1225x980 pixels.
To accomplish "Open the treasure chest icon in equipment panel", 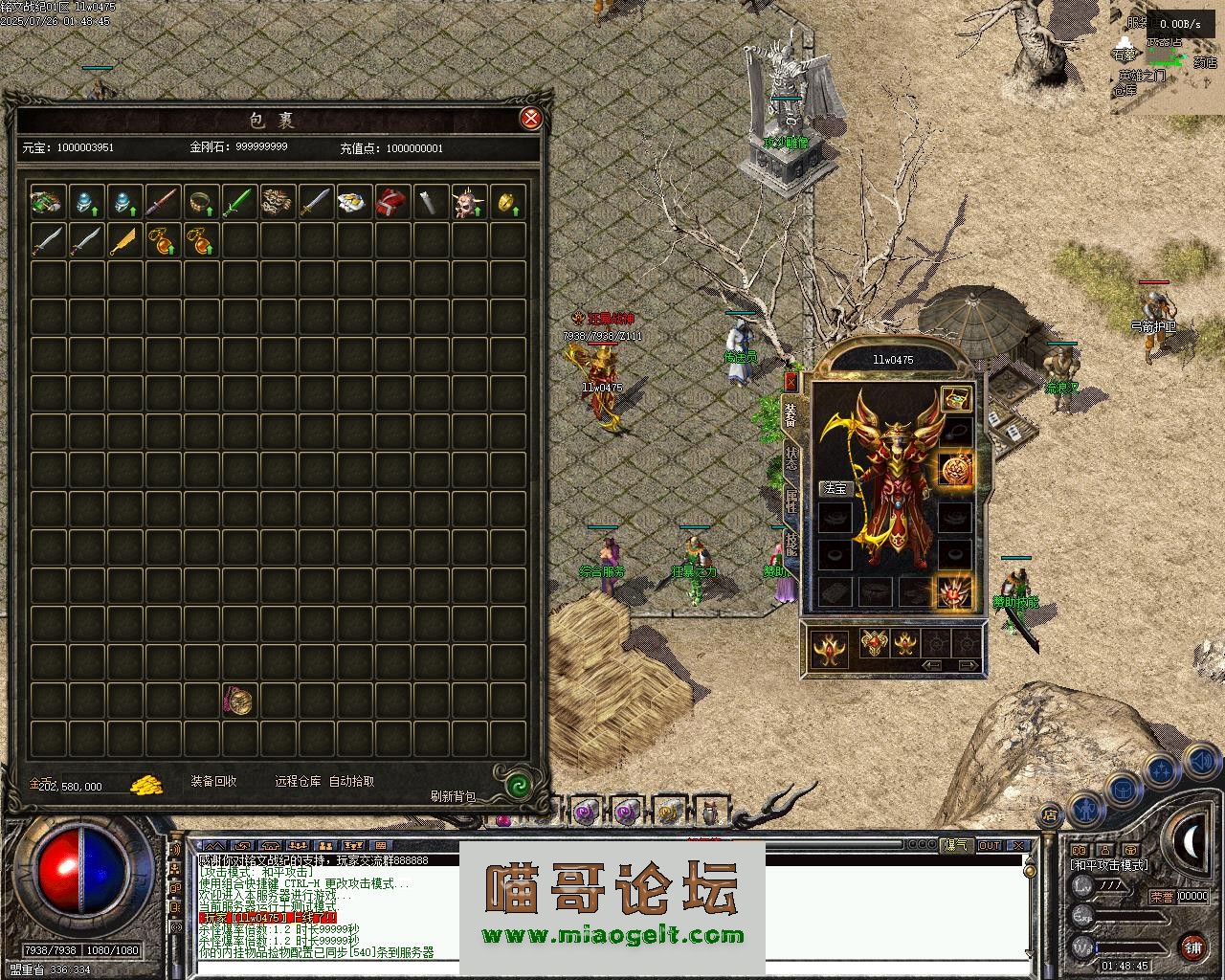I will [955, 398].
